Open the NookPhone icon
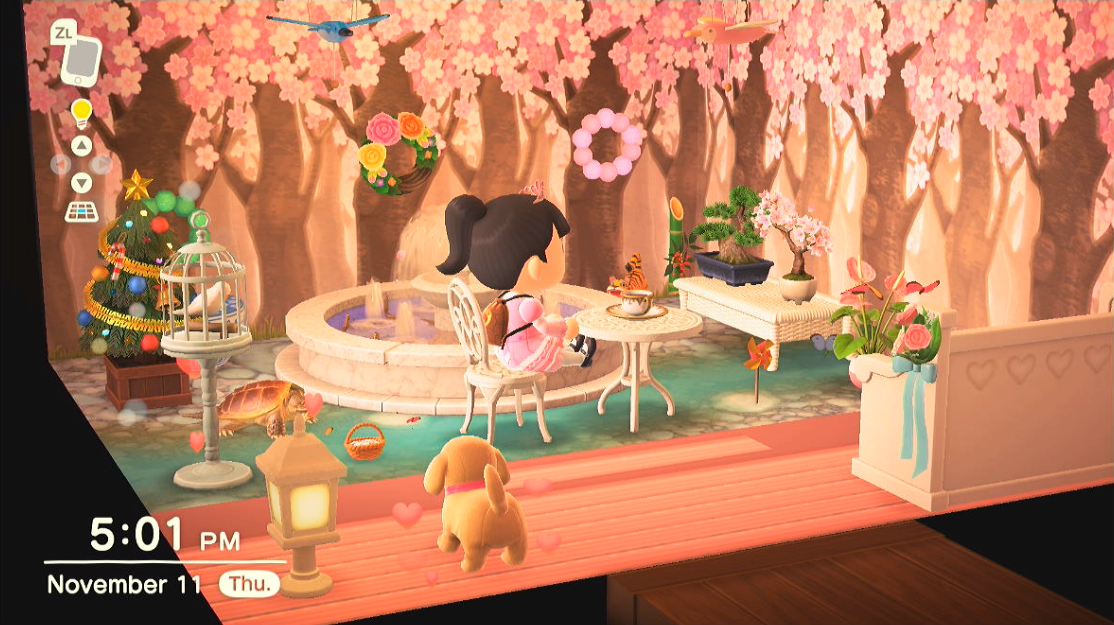1114x625 pixels. pos(82,63)
